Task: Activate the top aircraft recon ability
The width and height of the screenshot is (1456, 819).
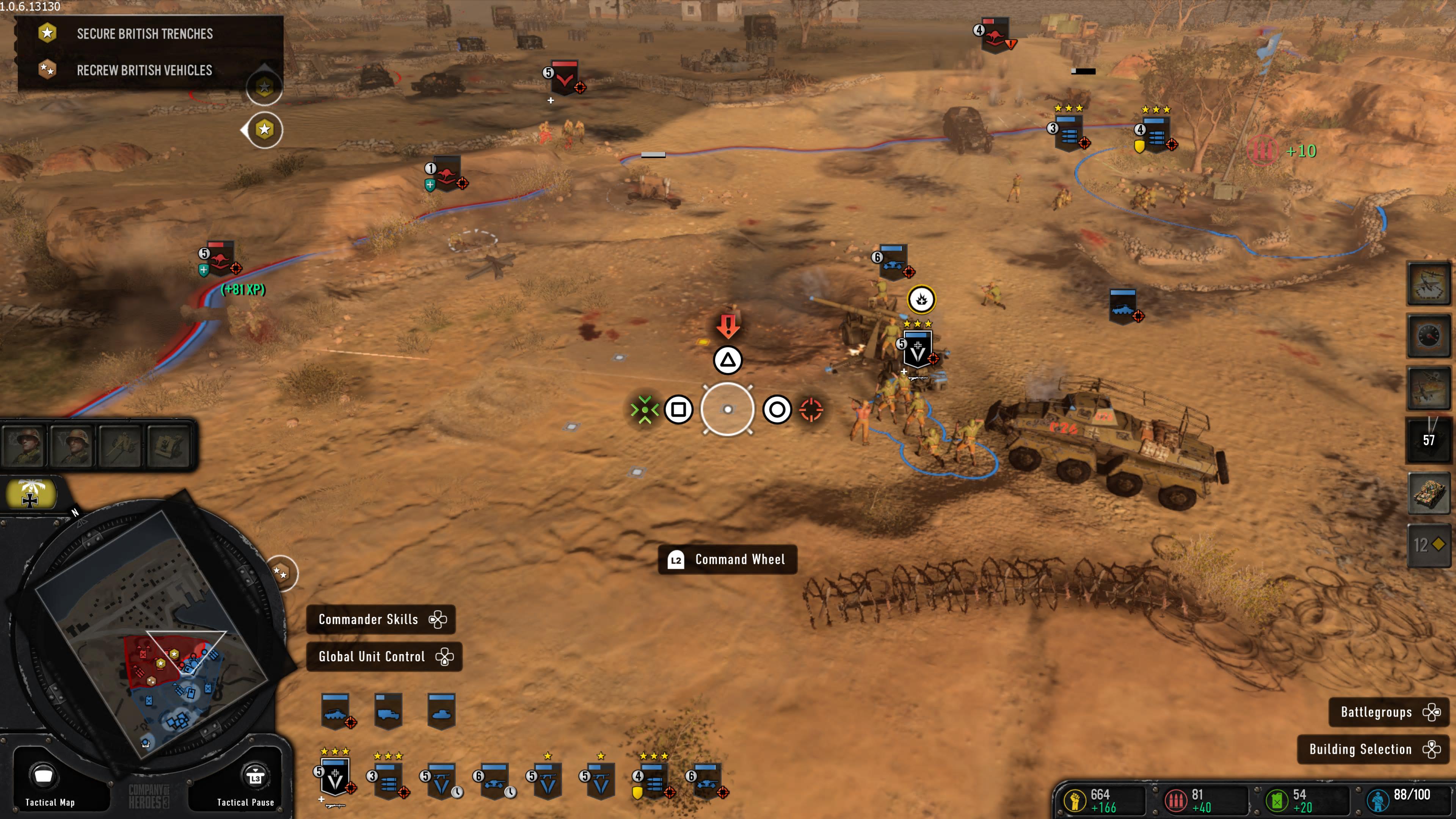Action: pos(1428,284)
